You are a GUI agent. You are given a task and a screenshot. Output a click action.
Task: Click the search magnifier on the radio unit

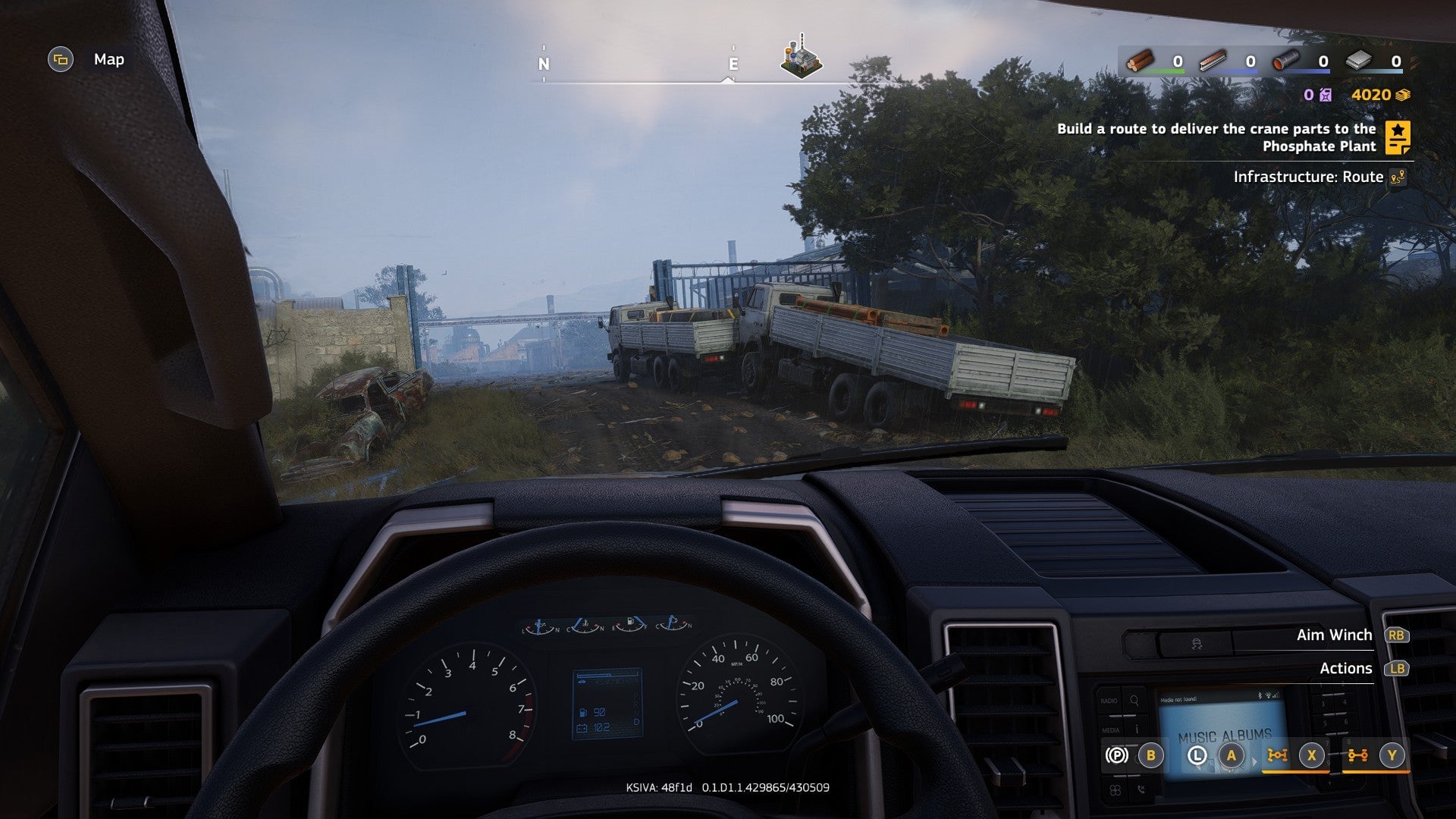pos(1134,699)
